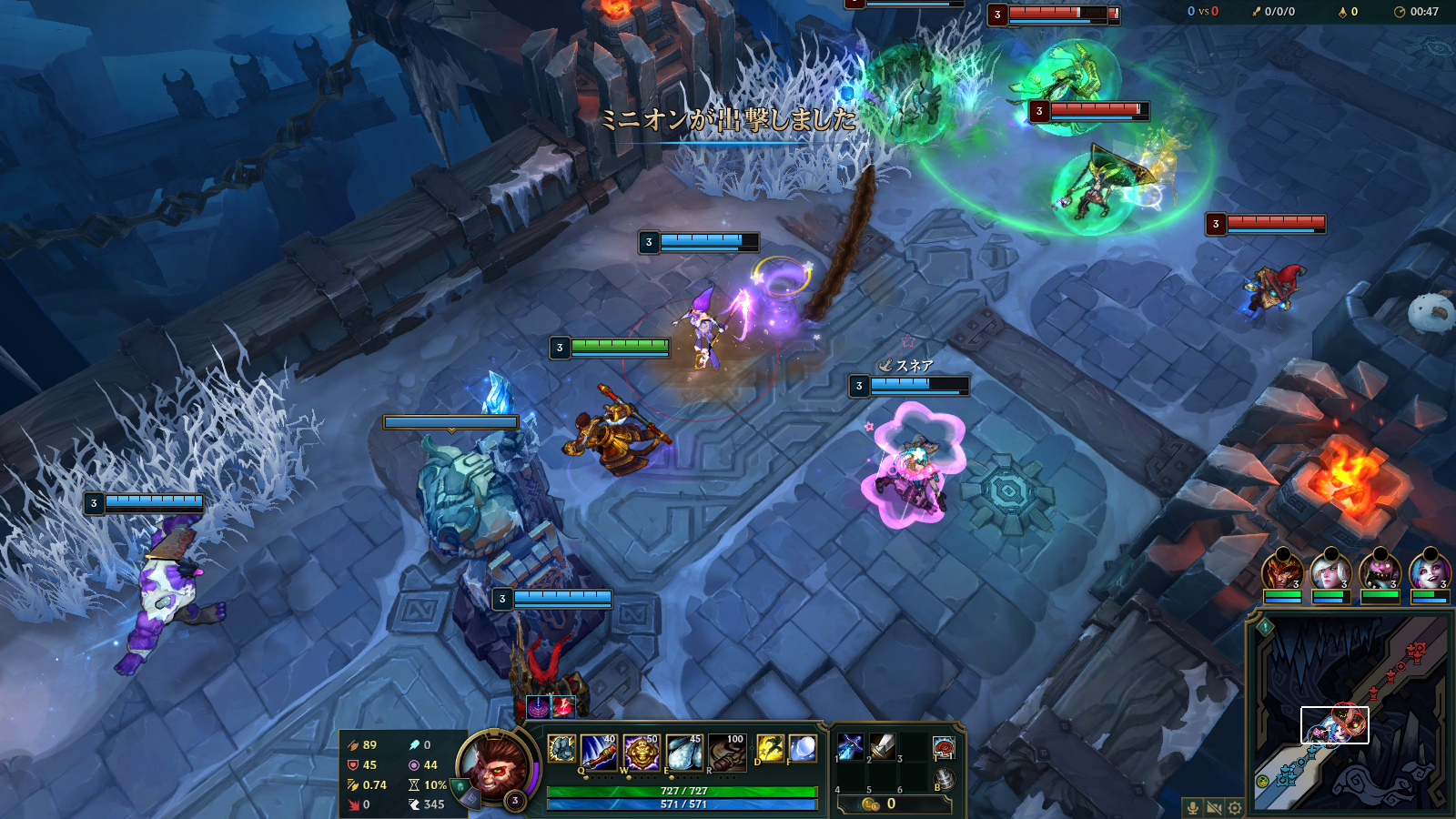Image resolution: width=1456 pixels, height=819 pixels.
Task: Activate Wukong's Crushing Blow Q ability
Action: pyautogui.click(x=598, y=752)
